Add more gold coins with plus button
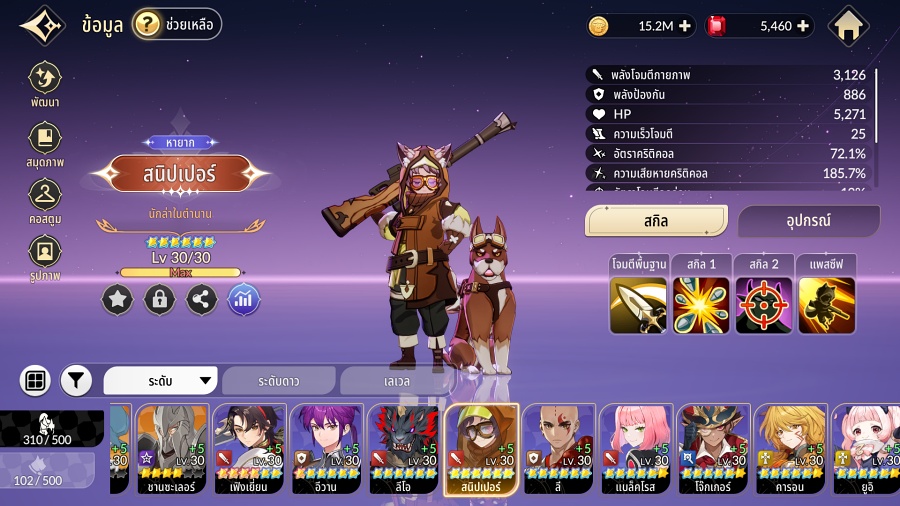 pyautogui.click(x=684, y=26)
